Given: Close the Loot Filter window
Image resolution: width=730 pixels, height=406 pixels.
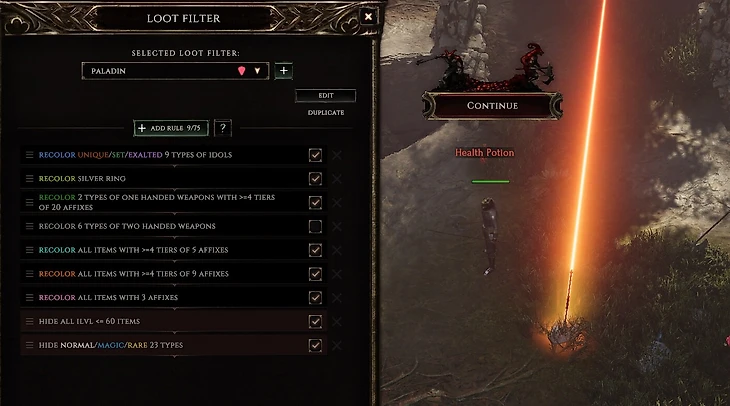Looking at the screenshot, I should [x=368, y=17].
